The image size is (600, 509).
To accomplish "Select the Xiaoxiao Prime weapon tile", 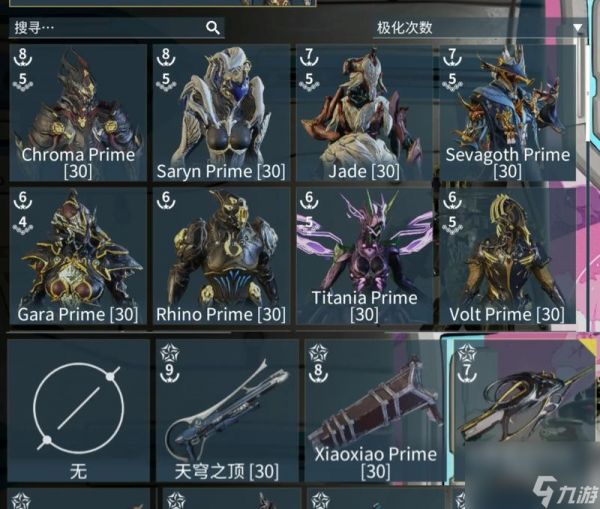I will [x=374, y=410].
